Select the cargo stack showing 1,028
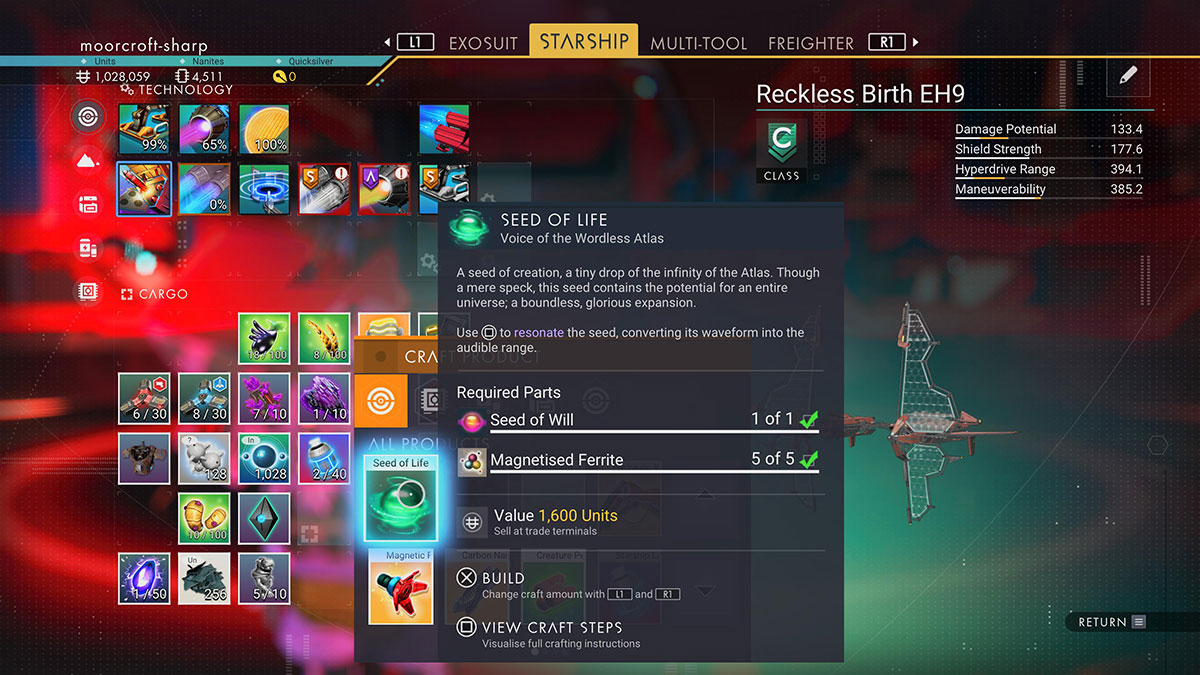 264,458
